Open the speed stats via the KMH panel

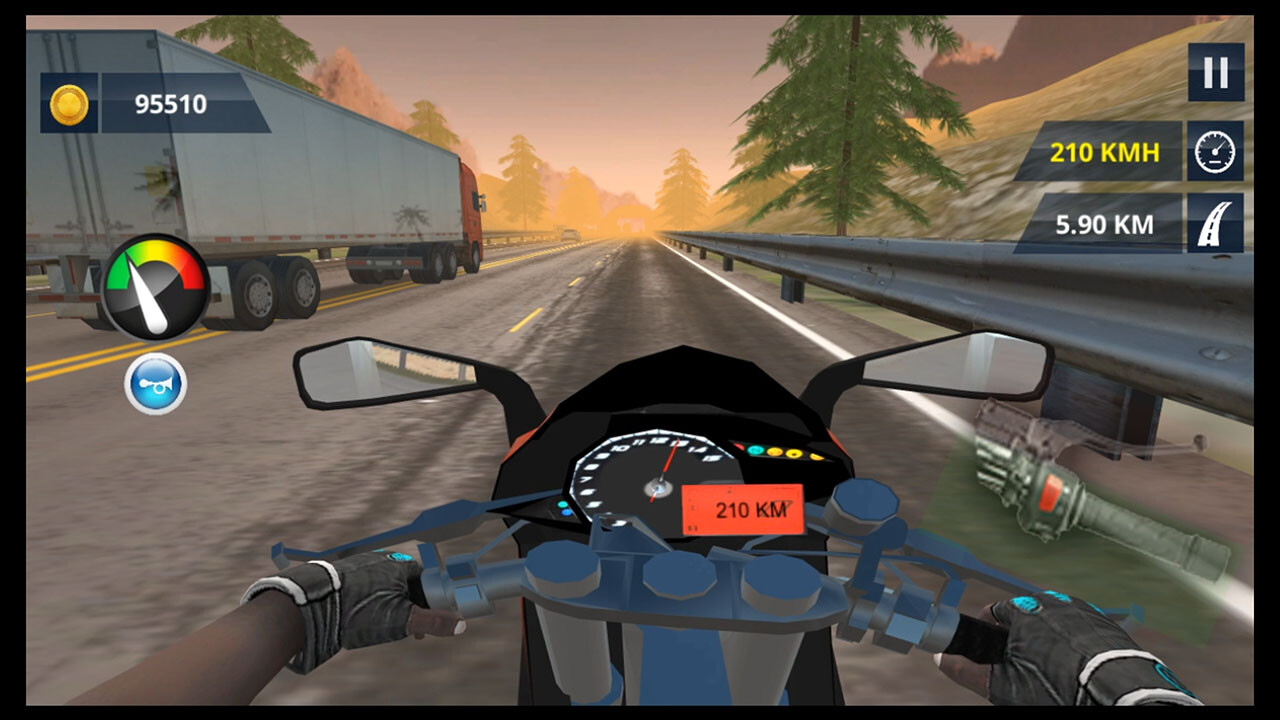[x=1104, y=150]
